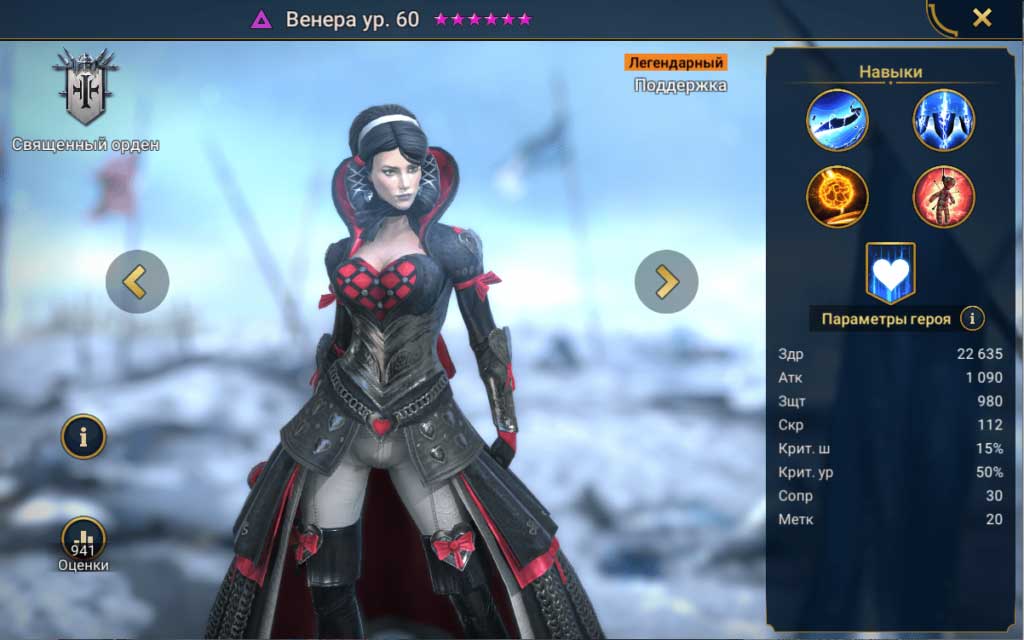Open the info icon beside Параметры героя

[972, 319]
